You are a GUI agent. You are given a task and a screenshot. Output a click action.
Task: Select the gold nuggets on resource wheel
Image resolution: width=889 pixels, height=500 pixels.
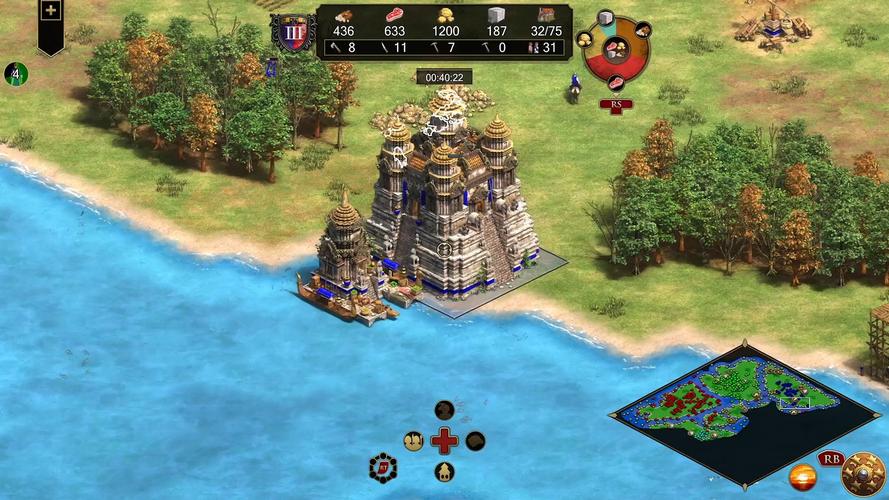point(586,38)
